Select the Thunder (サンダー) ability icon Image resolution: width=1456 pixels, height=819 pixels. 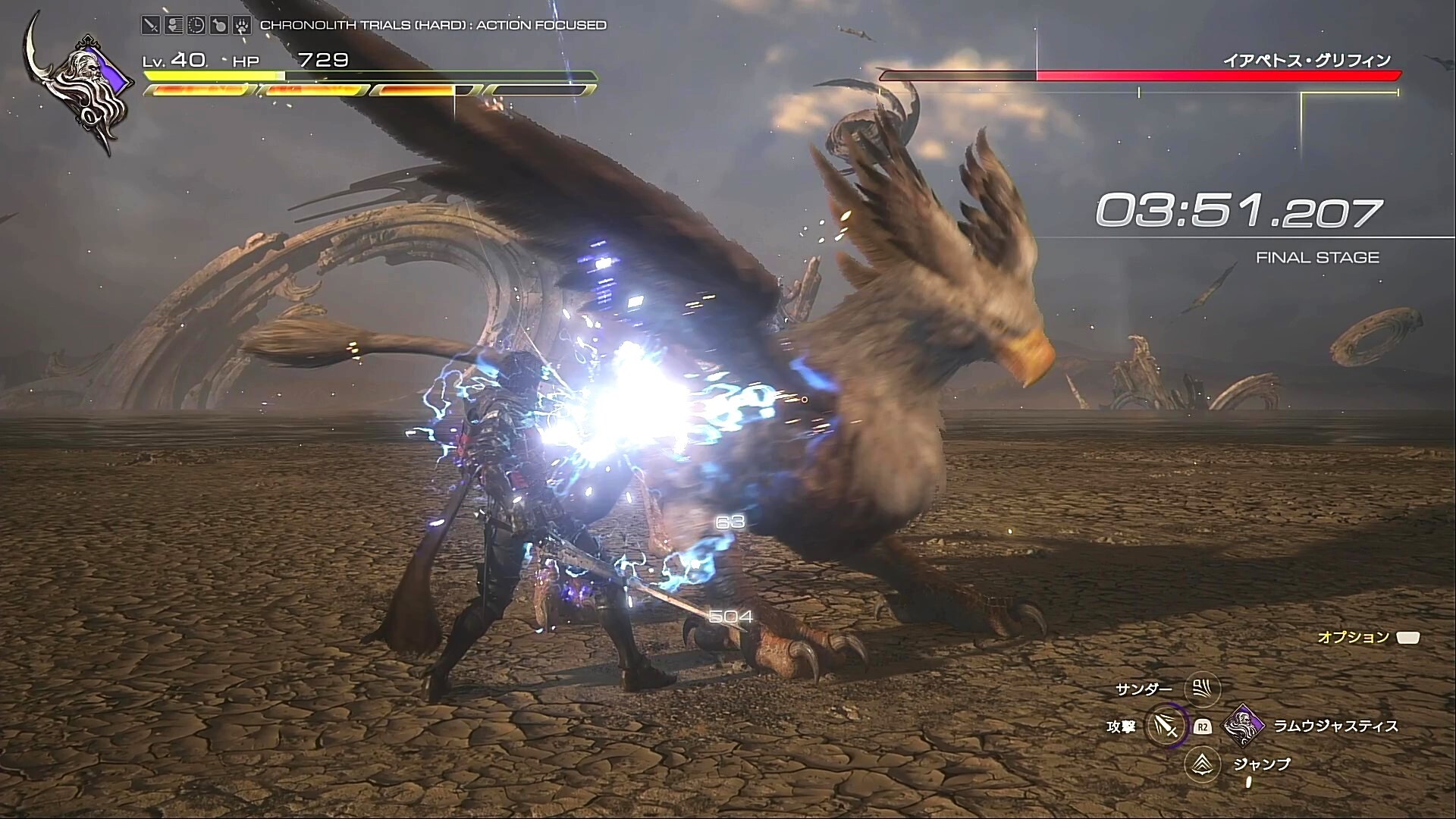1201,689
